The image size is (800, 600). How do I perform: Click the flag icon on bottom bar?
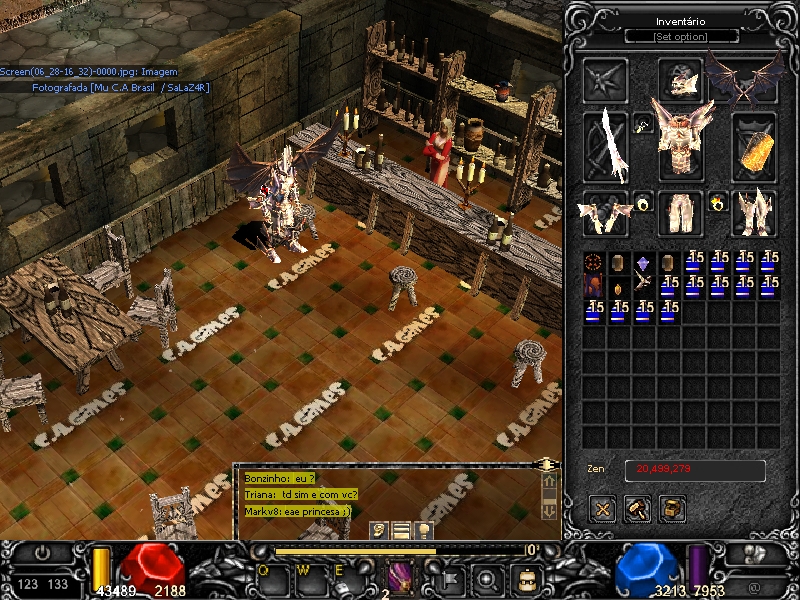(449, 578)
